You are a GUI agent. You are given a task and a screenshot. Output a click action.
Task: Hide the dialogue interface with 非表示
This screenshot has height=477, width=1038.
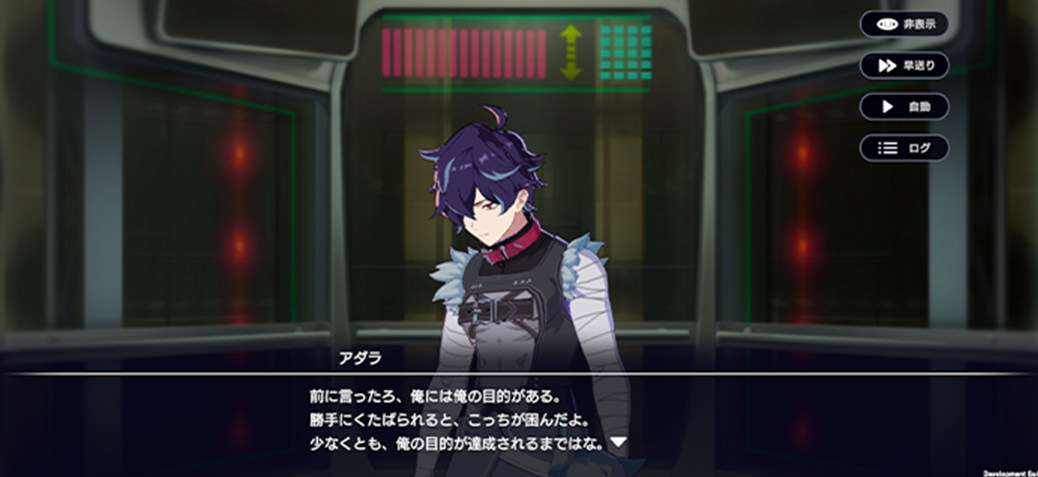(904, 23)
